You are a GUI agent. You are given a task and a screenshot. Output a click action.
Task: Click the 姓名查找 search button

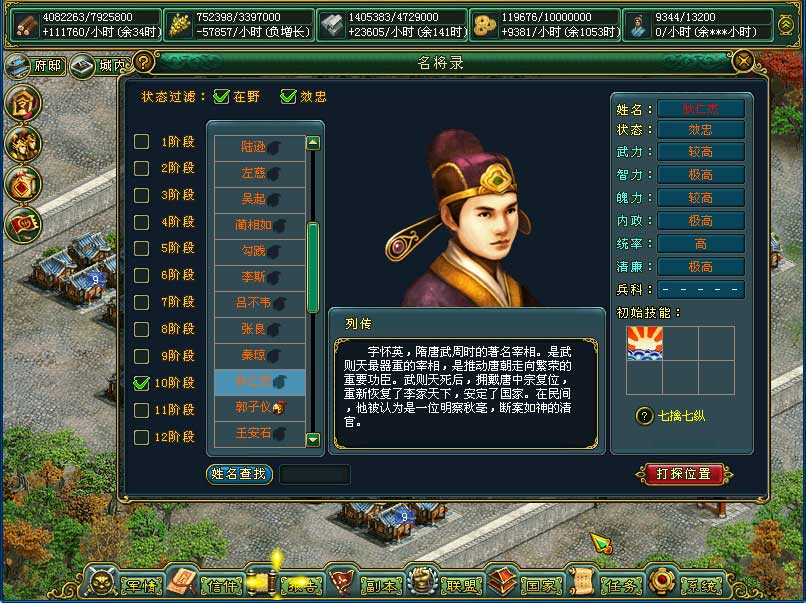(x=239, y=474)
